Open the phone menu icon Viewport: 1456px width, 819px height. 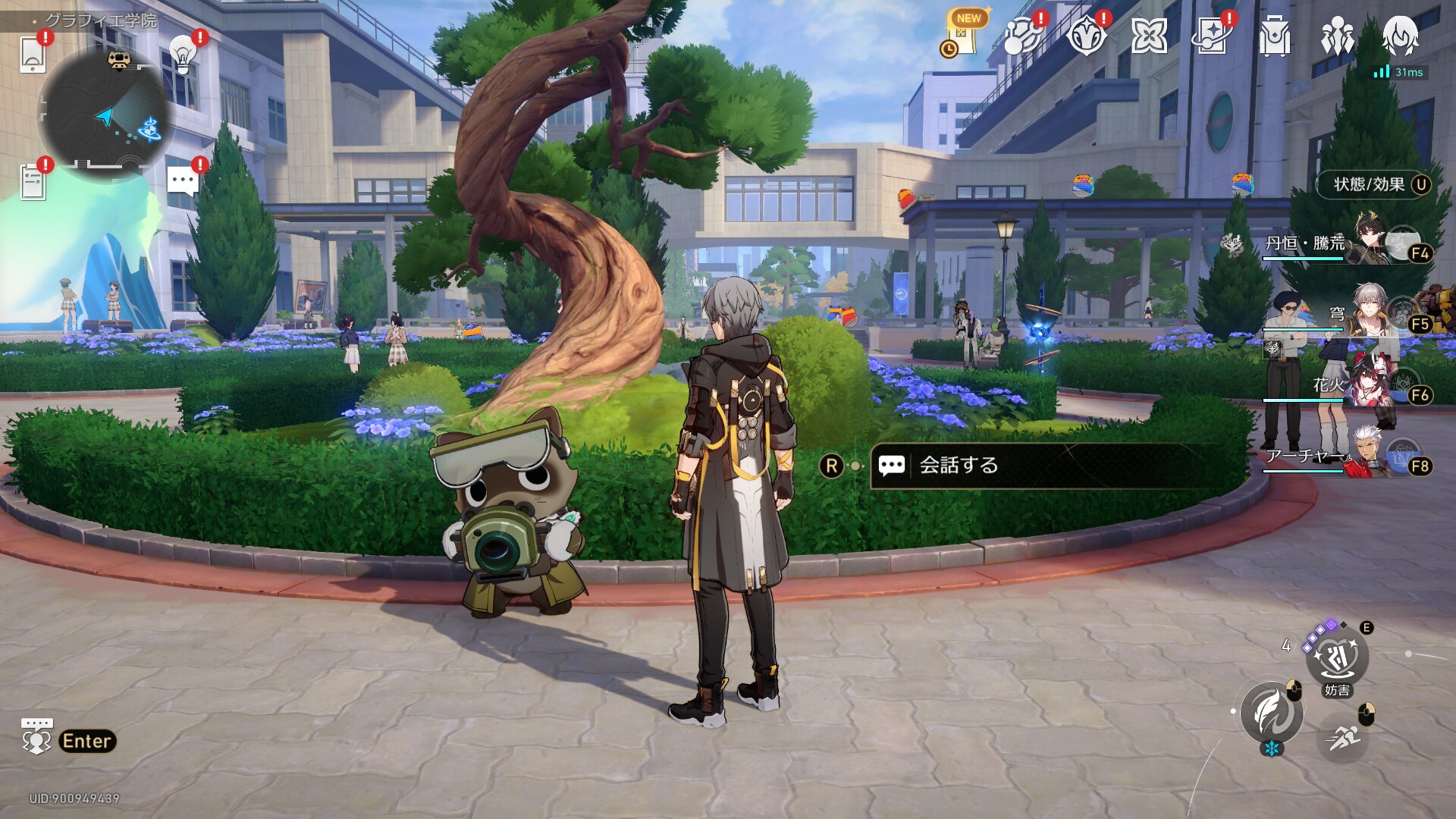33,55
